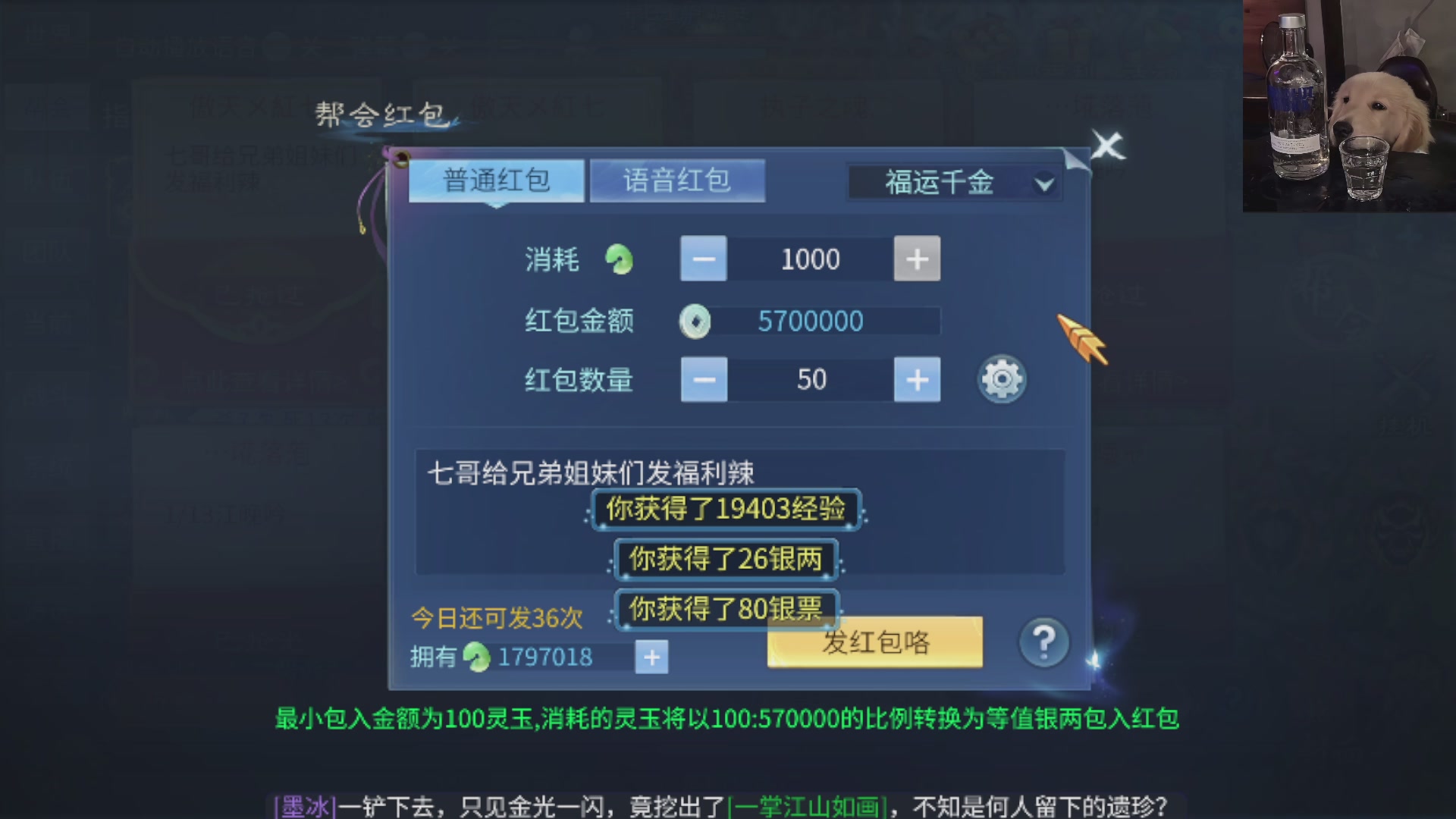Viewport: 1456px width, 819px height.
Task: Open the red packet settings gear icon
Action: (x=1001, y=379)
